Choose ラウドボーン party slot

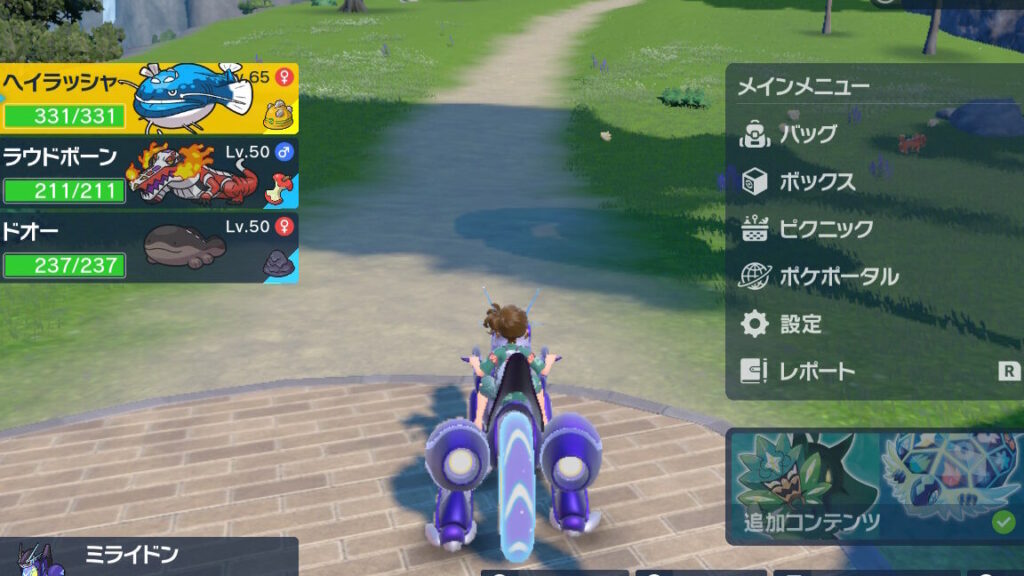tap(148, 174)
